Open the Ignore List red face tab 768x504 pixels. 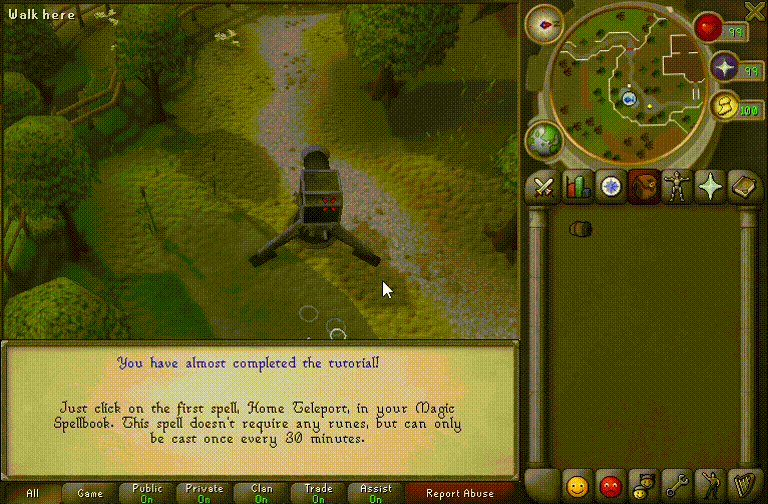[610, 487]
